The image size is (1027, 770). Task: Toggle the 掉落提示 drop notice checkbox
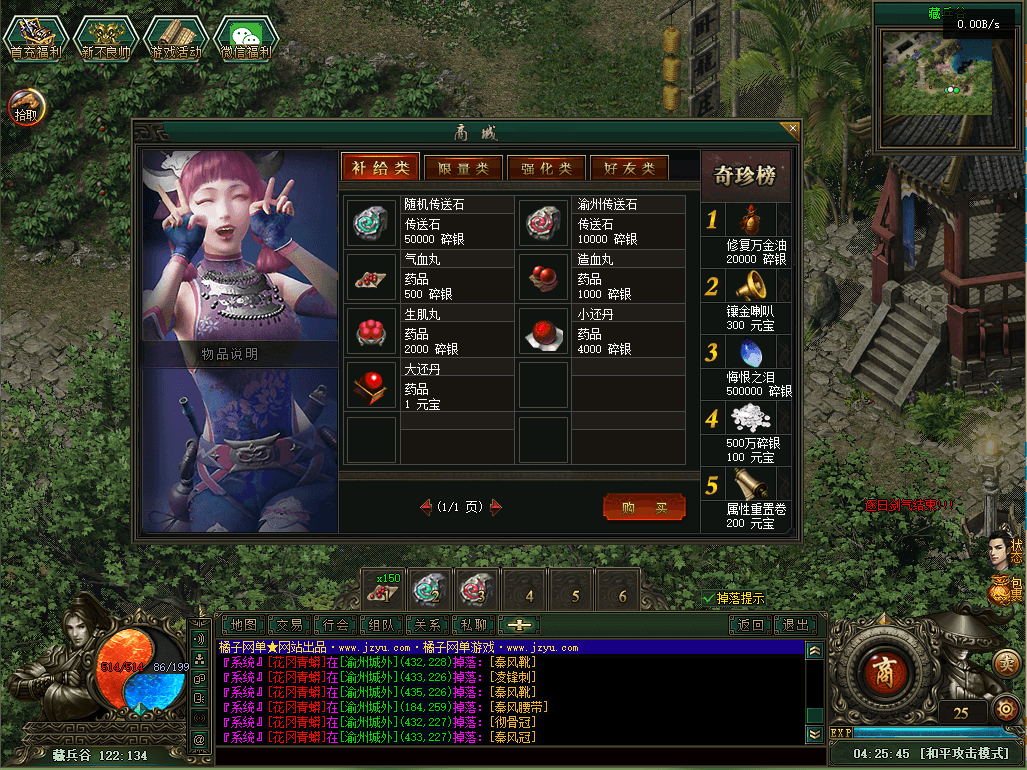tap(709, 598)
